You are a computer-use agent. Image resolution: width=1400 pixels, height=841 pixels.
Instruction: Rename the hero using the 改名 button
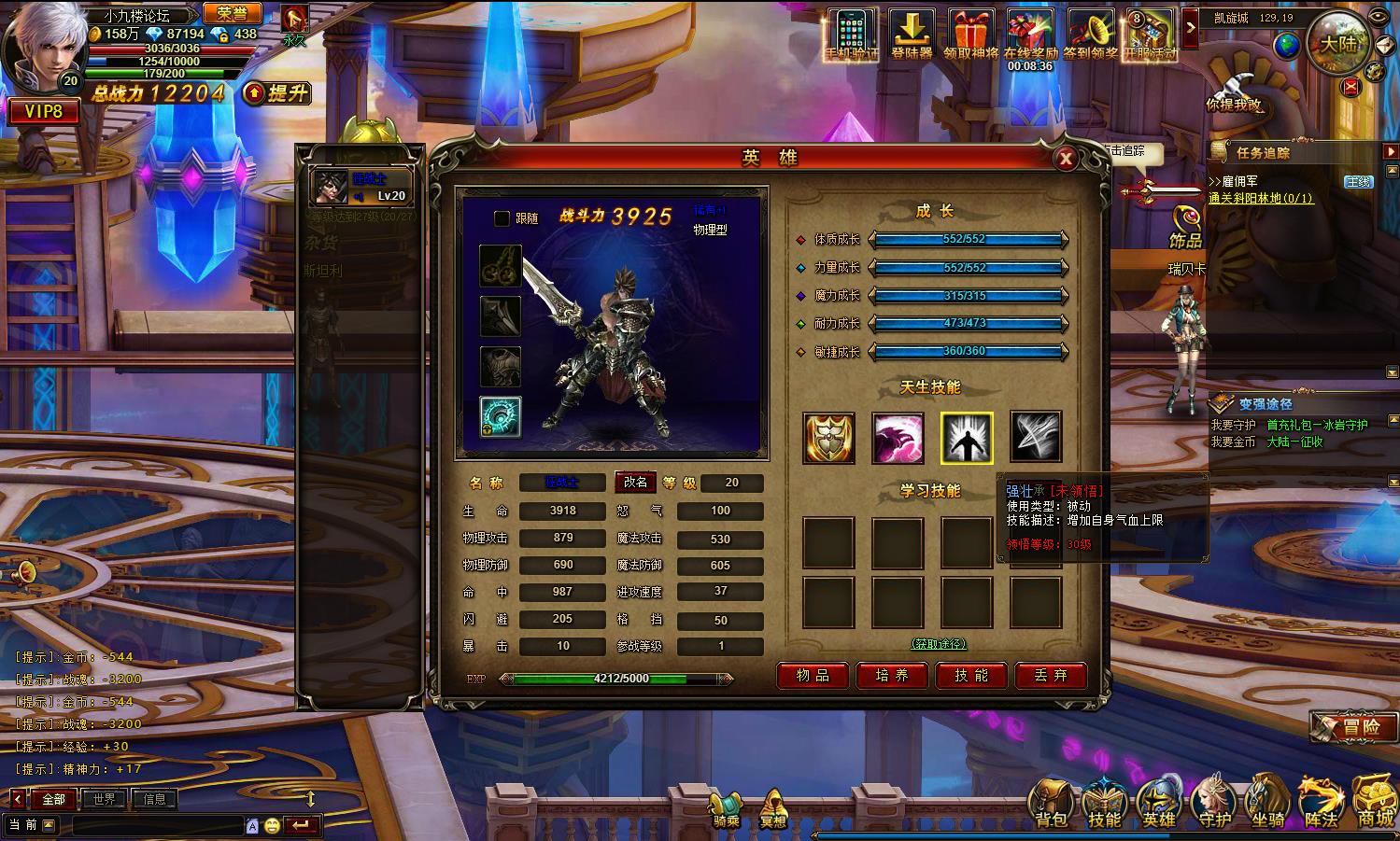[634, 484]
